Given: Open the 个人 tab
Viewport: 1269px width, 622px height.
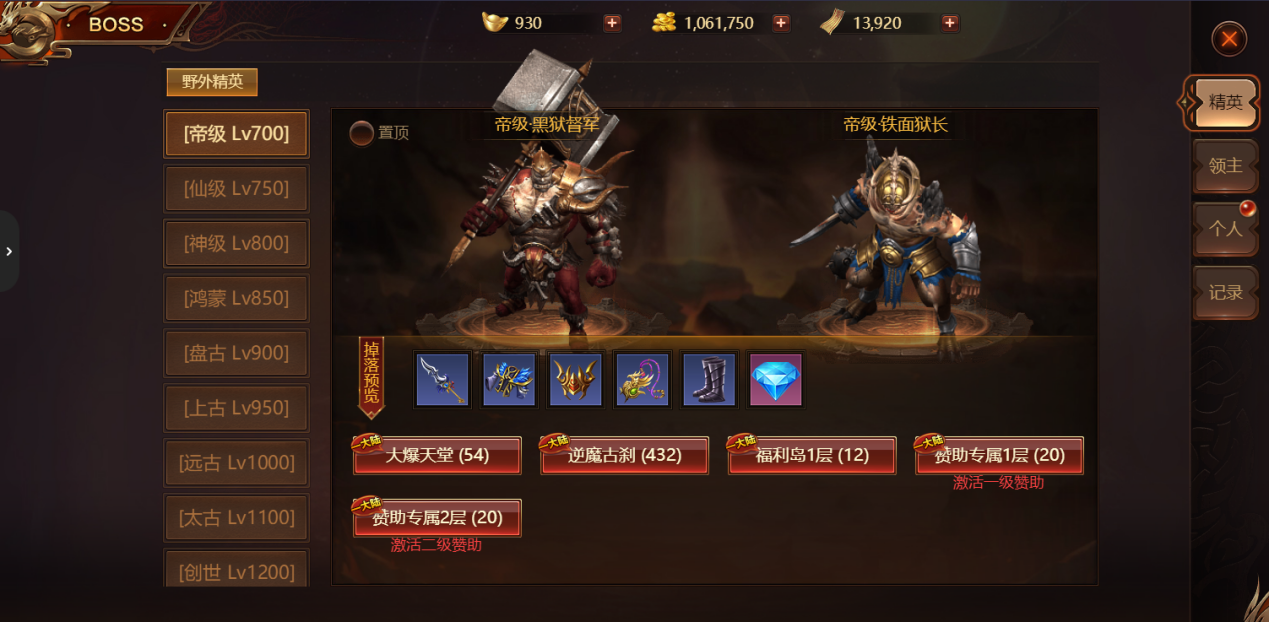Looking at the screenshot, I should point(1225,229).
